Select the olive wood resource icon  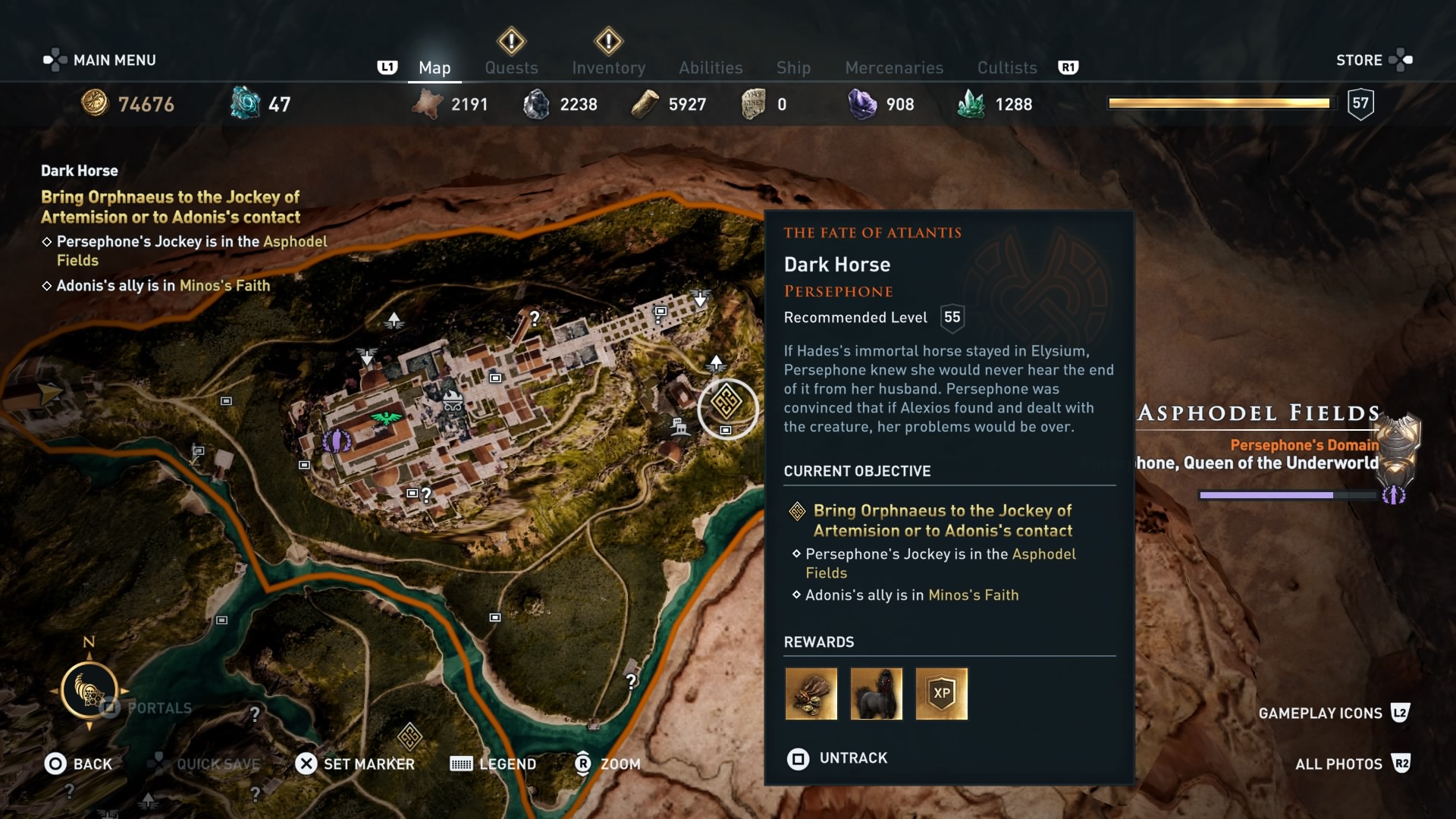(646, 104)
